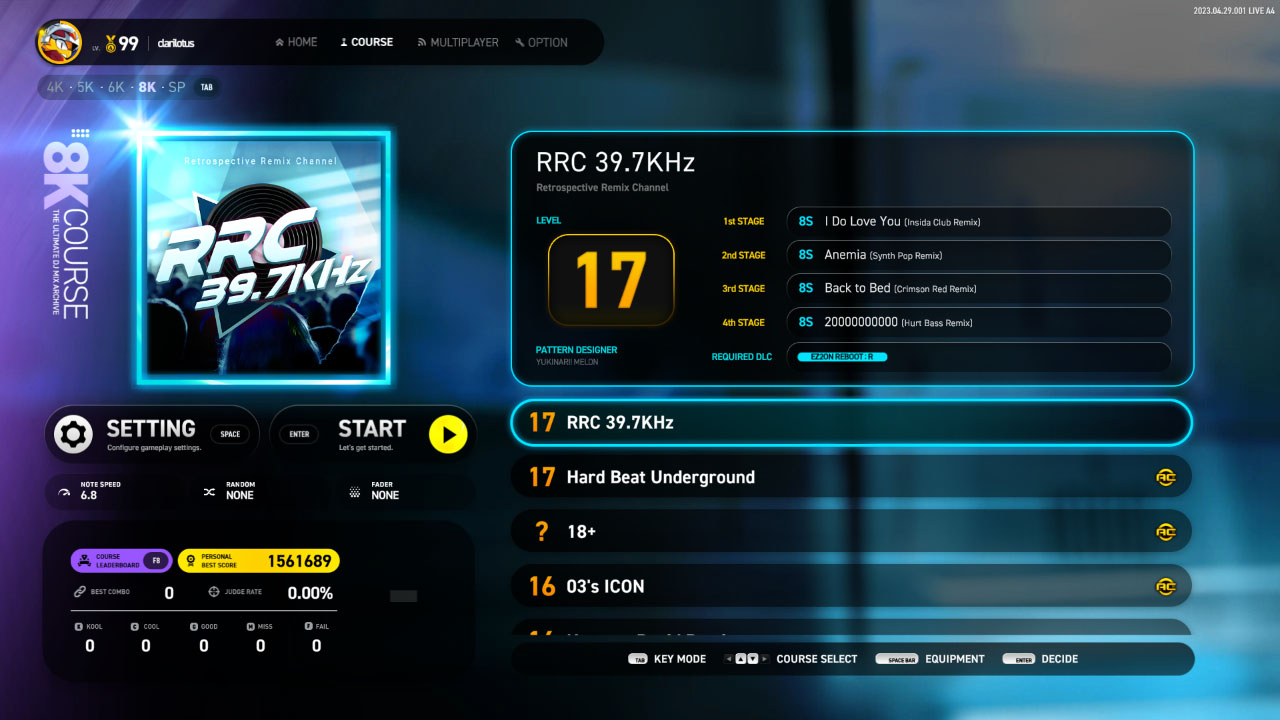1280x720 pixels.
Task: Go to the COURSE menu
Action: pyautogui.click(x=366, y=43)
